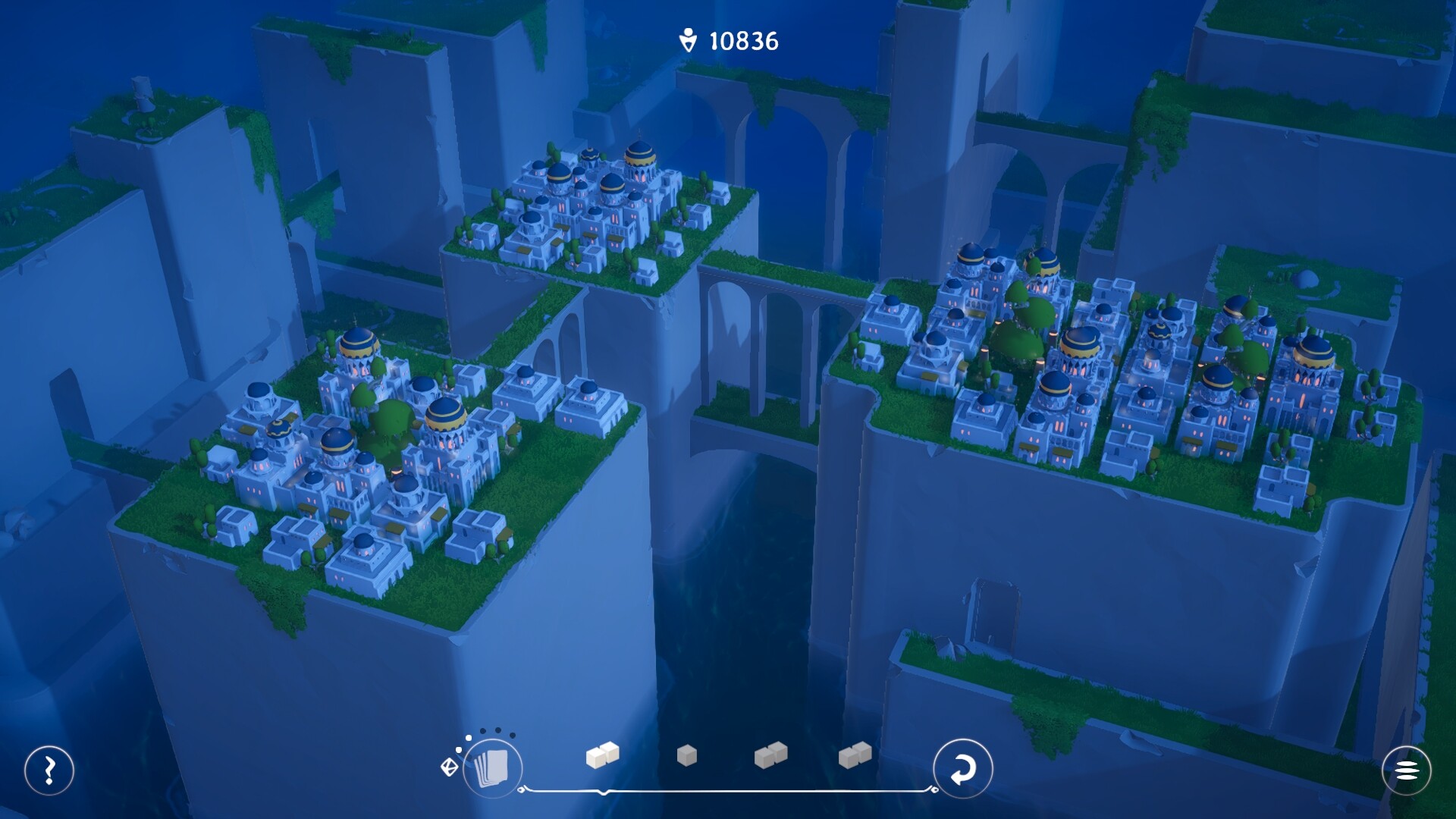This screenshot has width=1456, height=819.
Task: Select the card deck draw pile icon
Action: [495, 768]
